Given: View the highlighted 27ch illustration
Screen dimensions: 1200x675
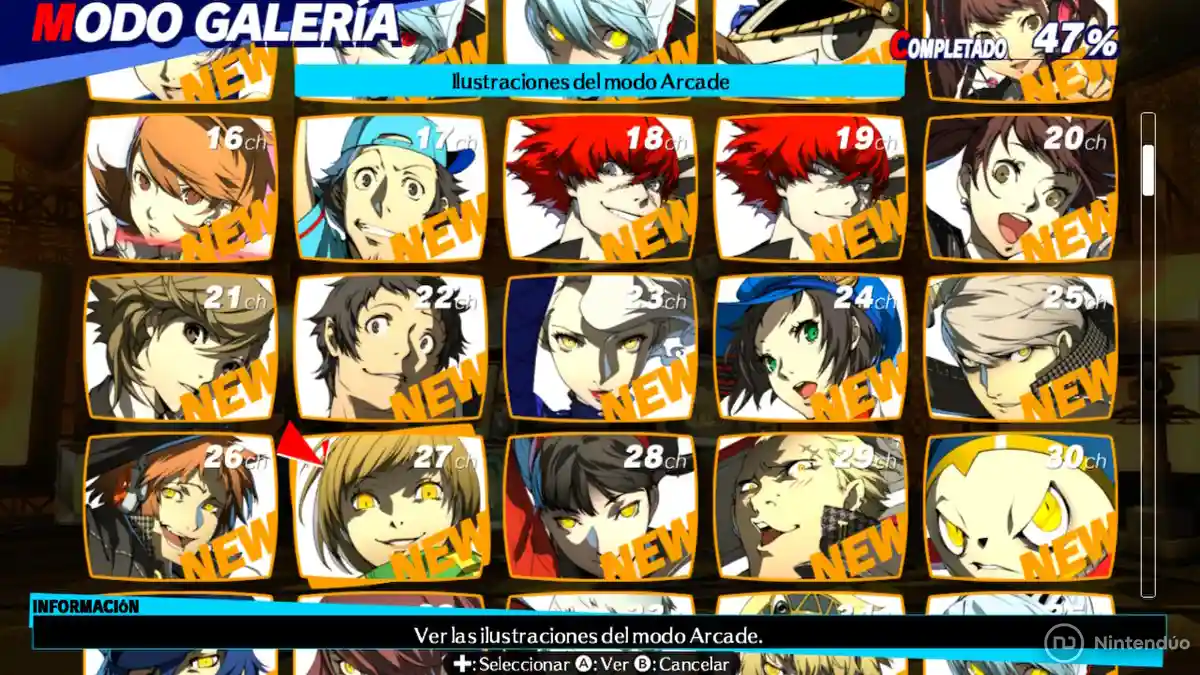Looking at the screenshot, I should [x=390, y=507].
